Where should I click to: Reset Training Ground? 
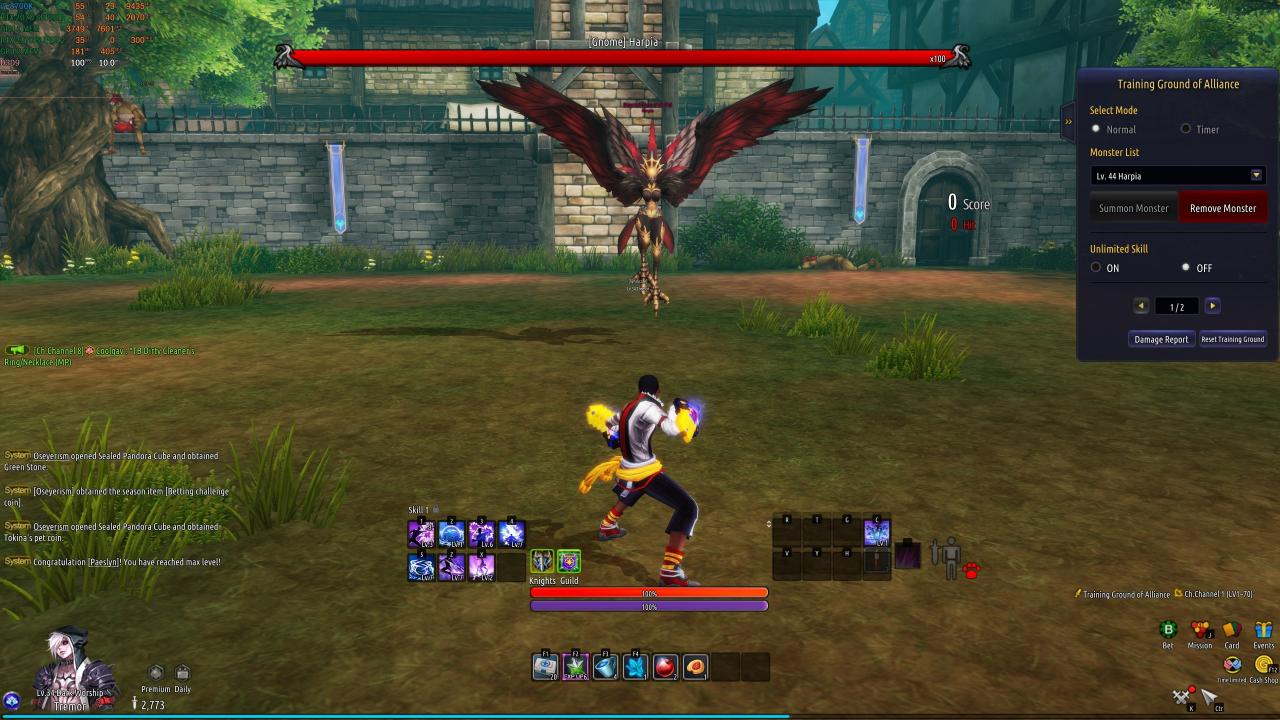(1232, 339)
